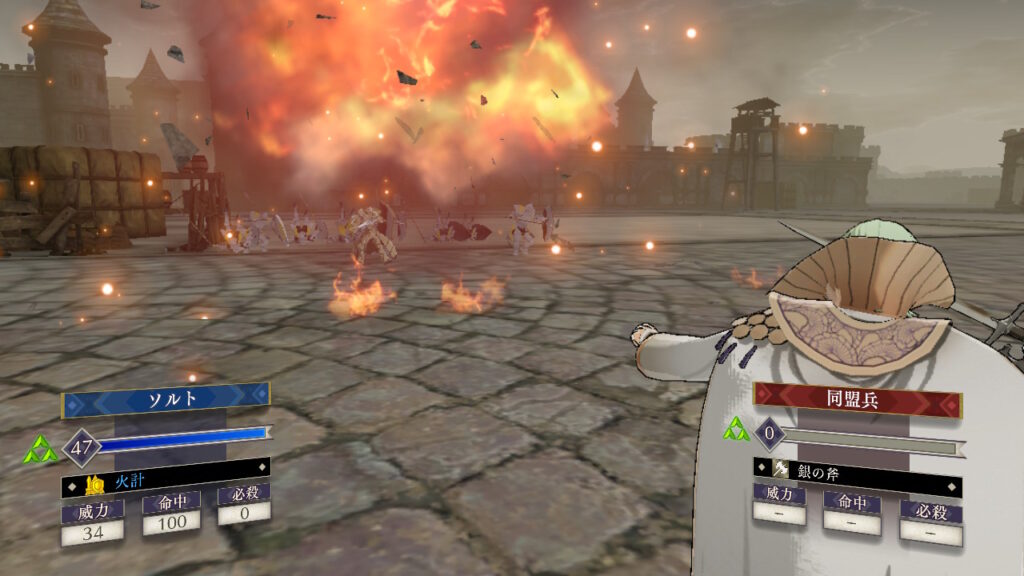Select the ソルト unit name banner
The height and width of the screenshot is (576, 1024).
tap(165, 400)
